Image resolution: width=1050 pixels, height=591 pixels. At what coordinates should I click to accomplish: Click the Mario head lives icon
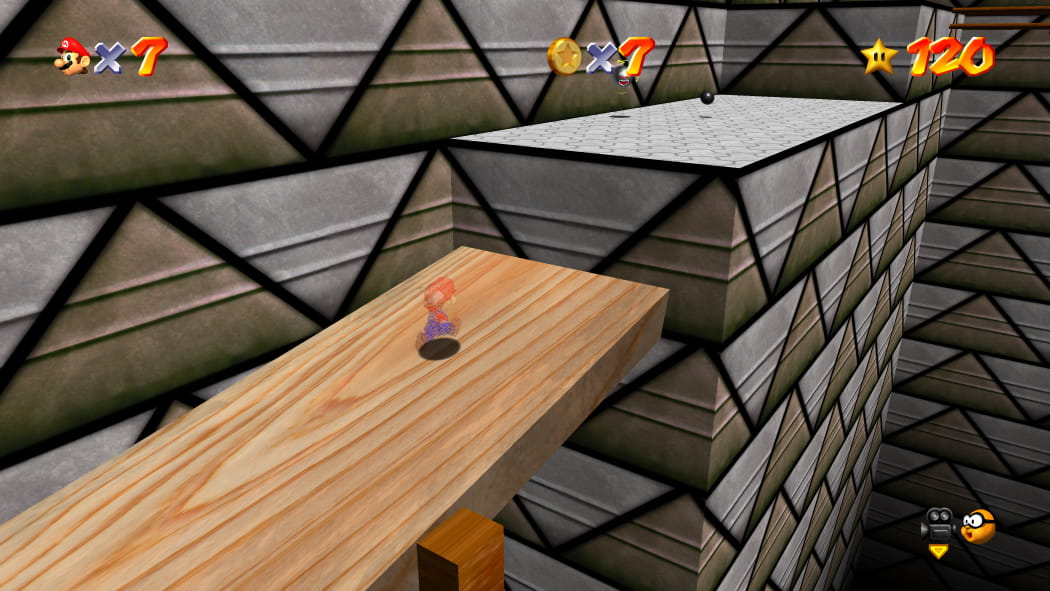(72, 56)
